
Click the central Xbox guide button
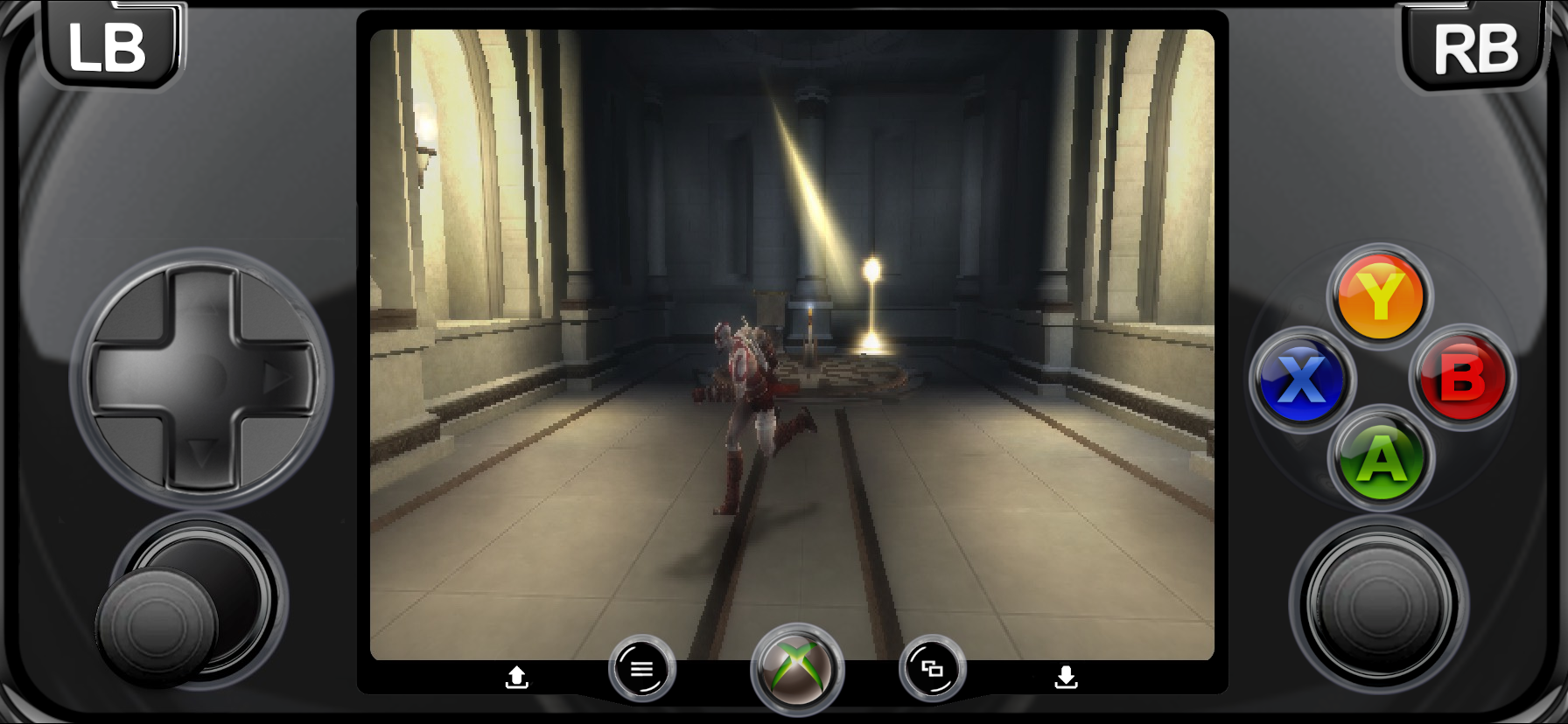797,670
